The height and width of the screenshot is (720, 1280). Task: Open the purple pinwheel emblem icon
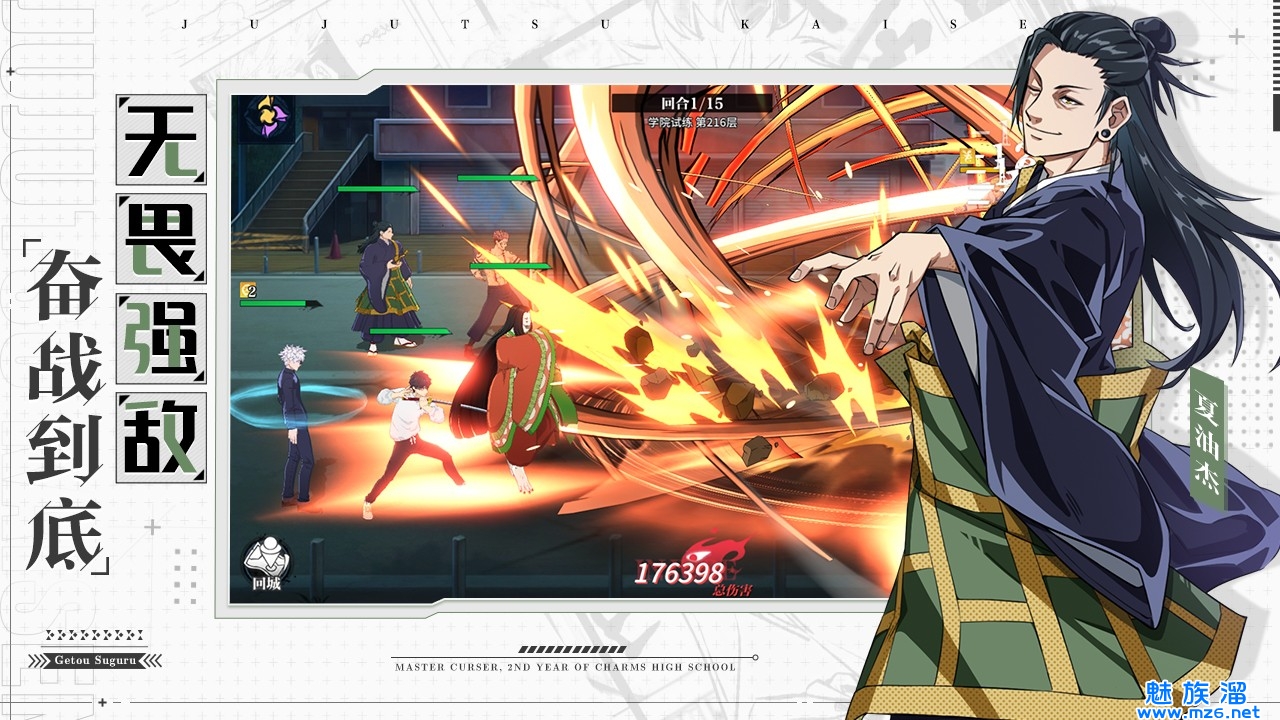tap(267, 120)
